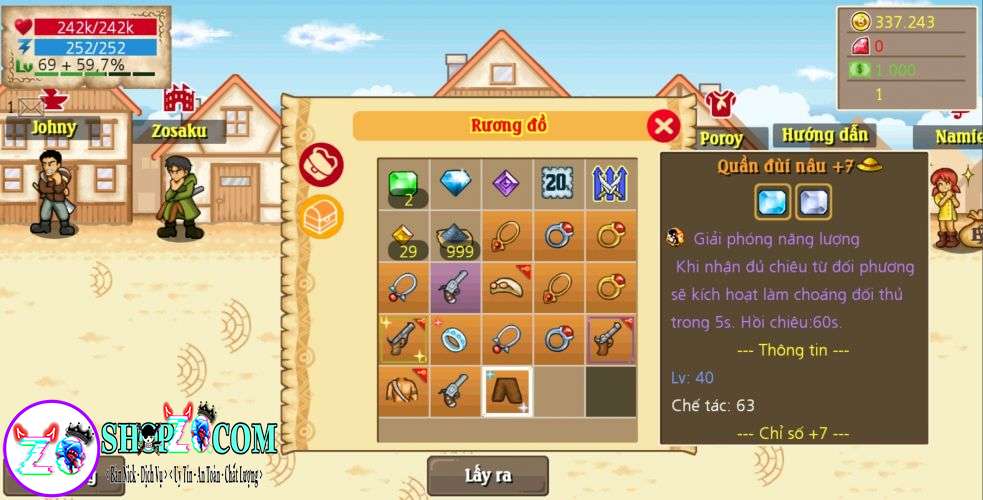This screenshot has height=500, width=983.
Task: Select the ore pile stack of 999
Action: (x=455, y=236)
